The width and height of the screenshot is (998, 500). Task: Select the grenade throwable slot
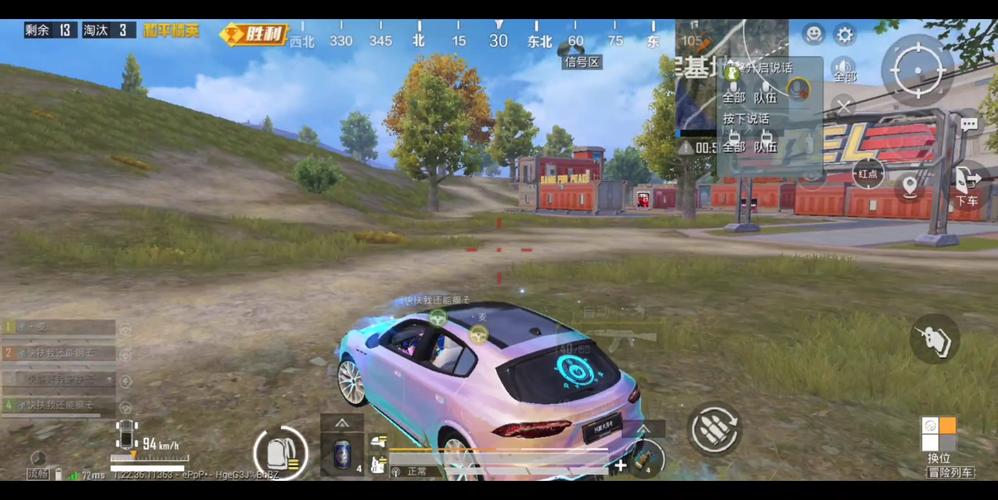[x=646, y=459]
